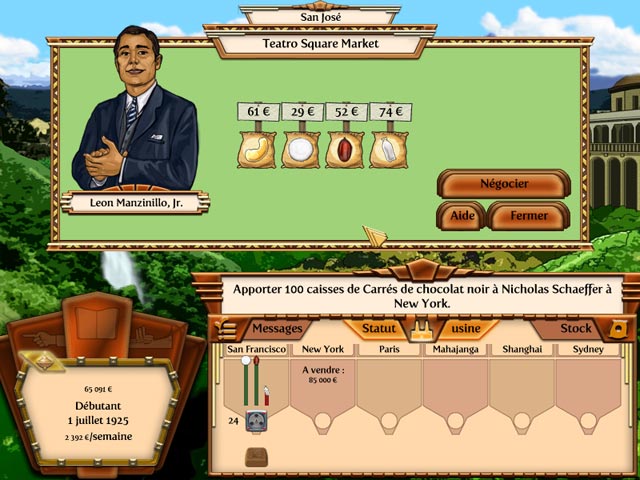The width and height of the screenshot is (640, 480).
Task: Switch to the Messages tab
Action: 276,328
